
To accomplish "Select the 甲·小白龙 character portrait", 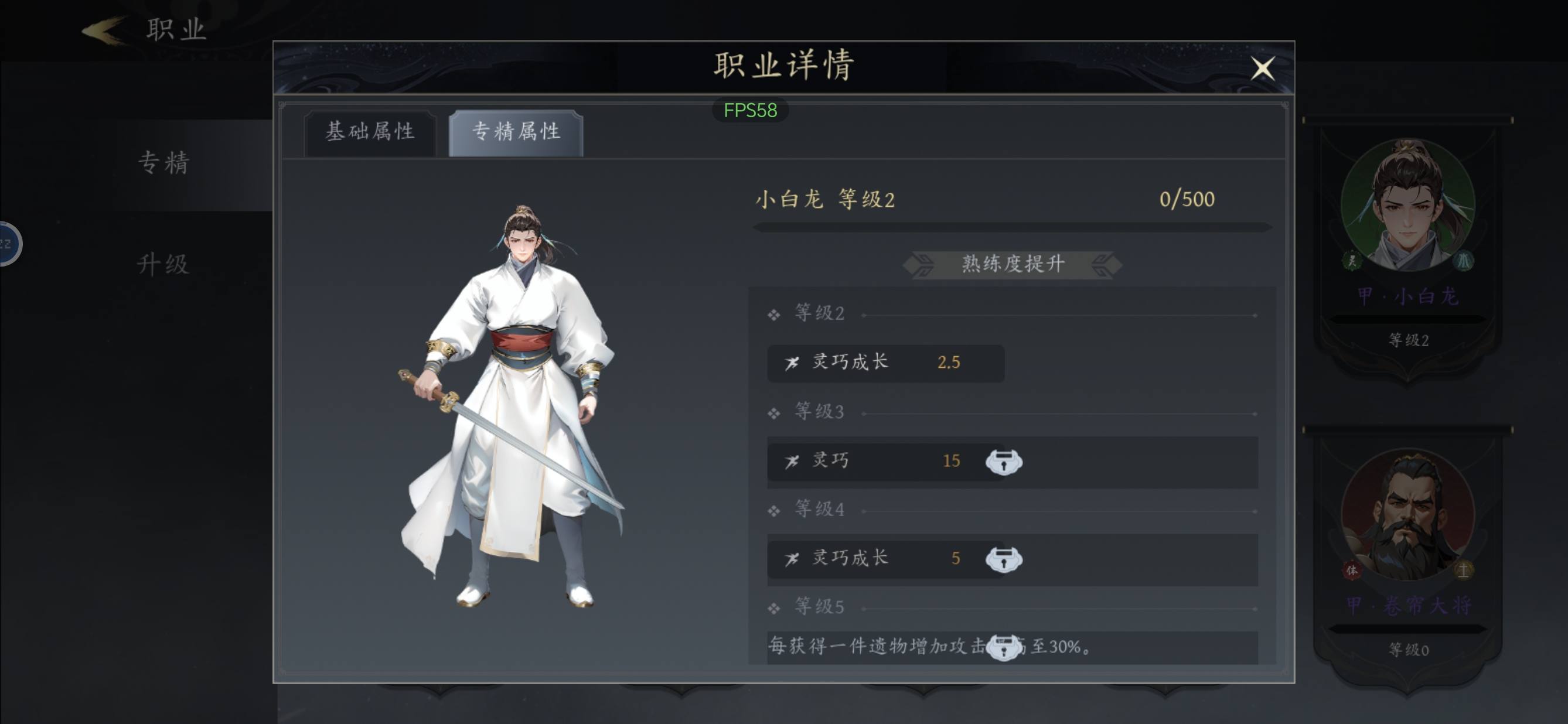I will tap(1408, 204).
